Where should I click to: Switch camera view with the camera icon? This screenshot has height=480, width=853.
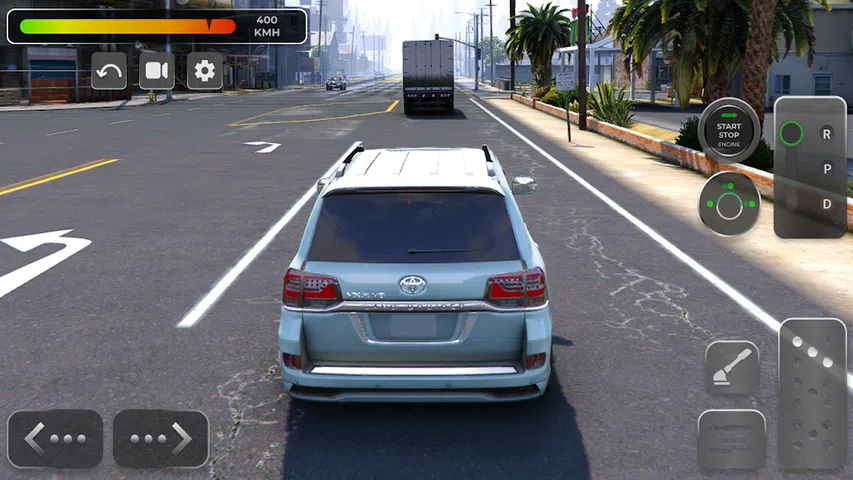[157, 71]
